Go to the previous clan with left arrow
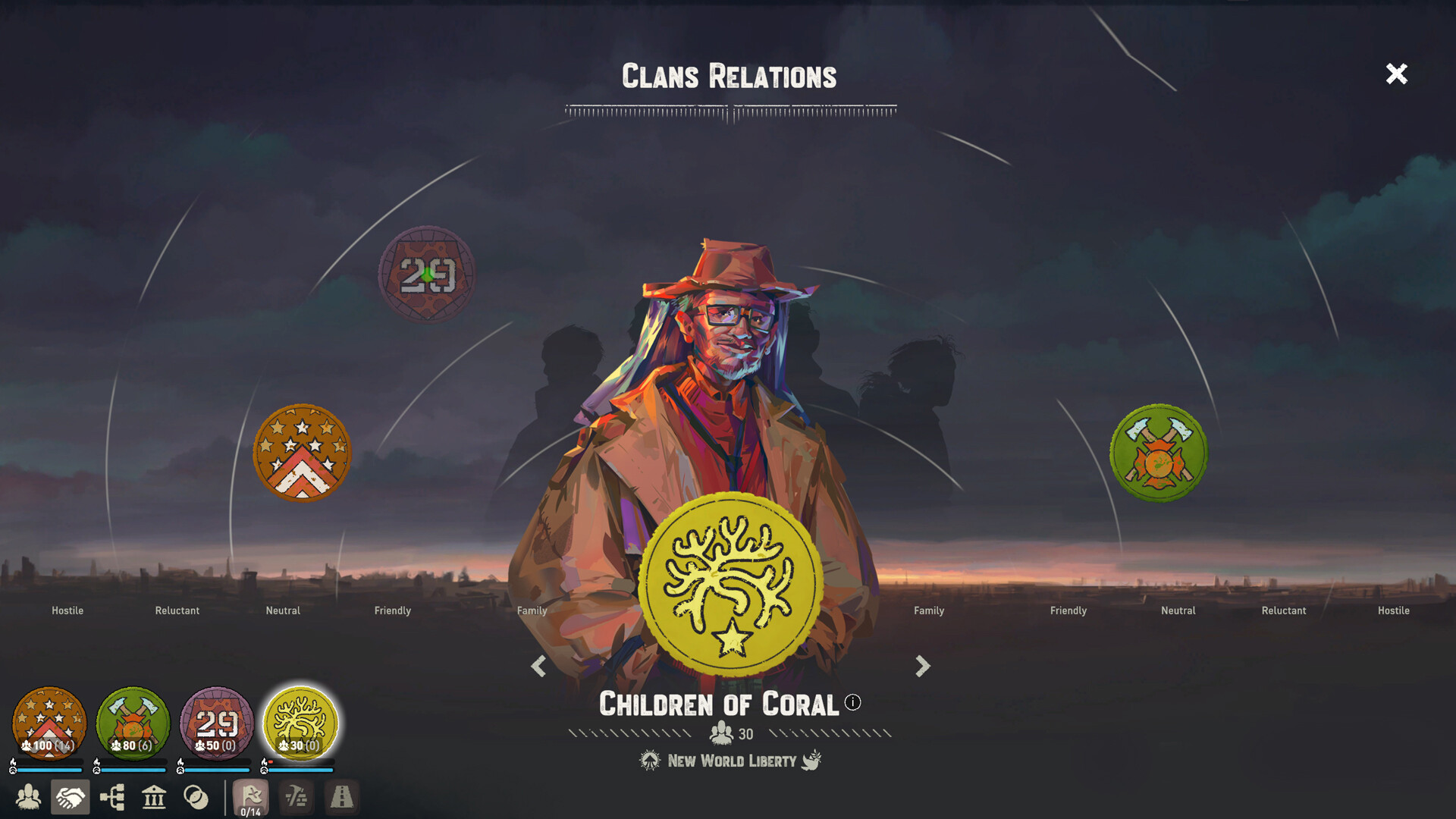1456x819 pixels. tap(538, 666)
